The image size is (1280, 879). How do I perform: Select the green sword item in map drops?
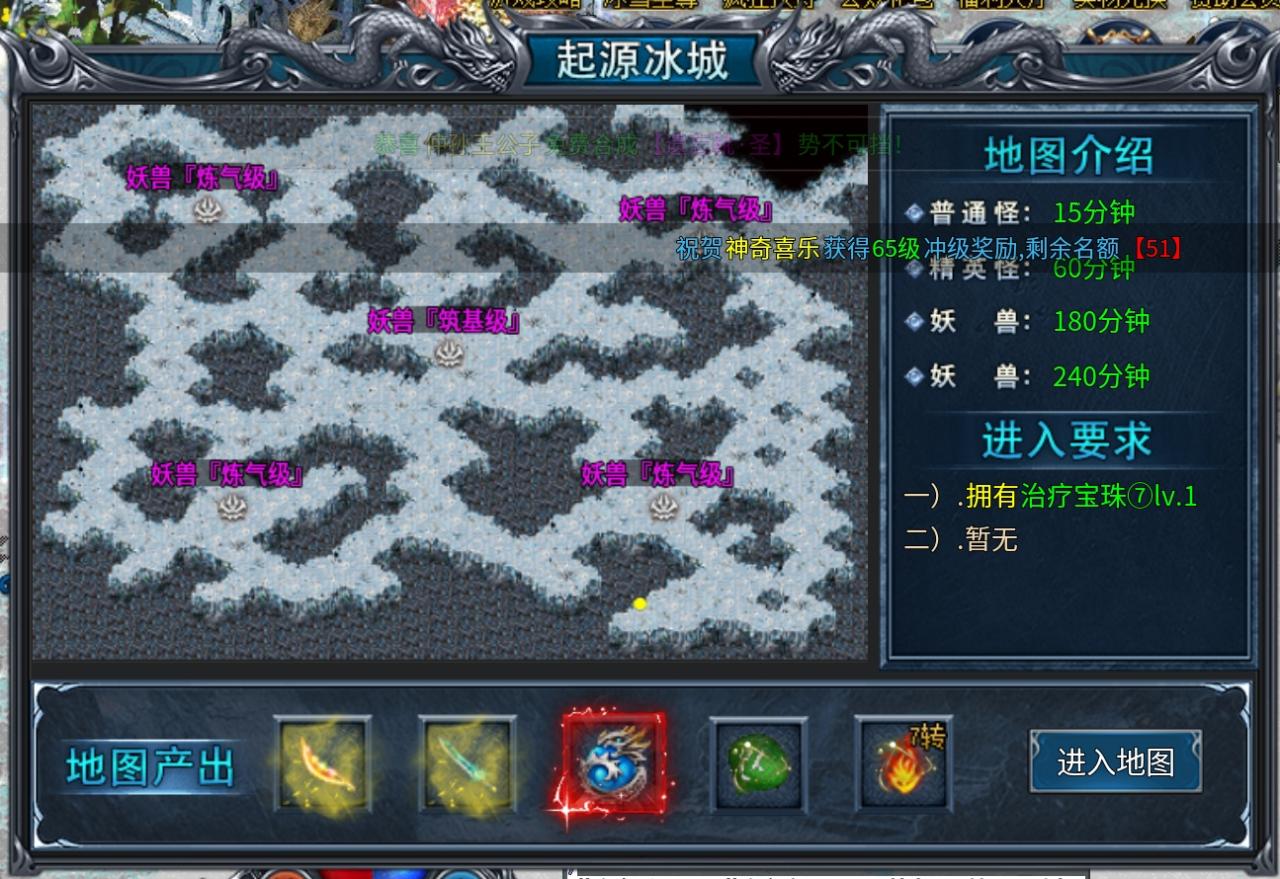468,764
